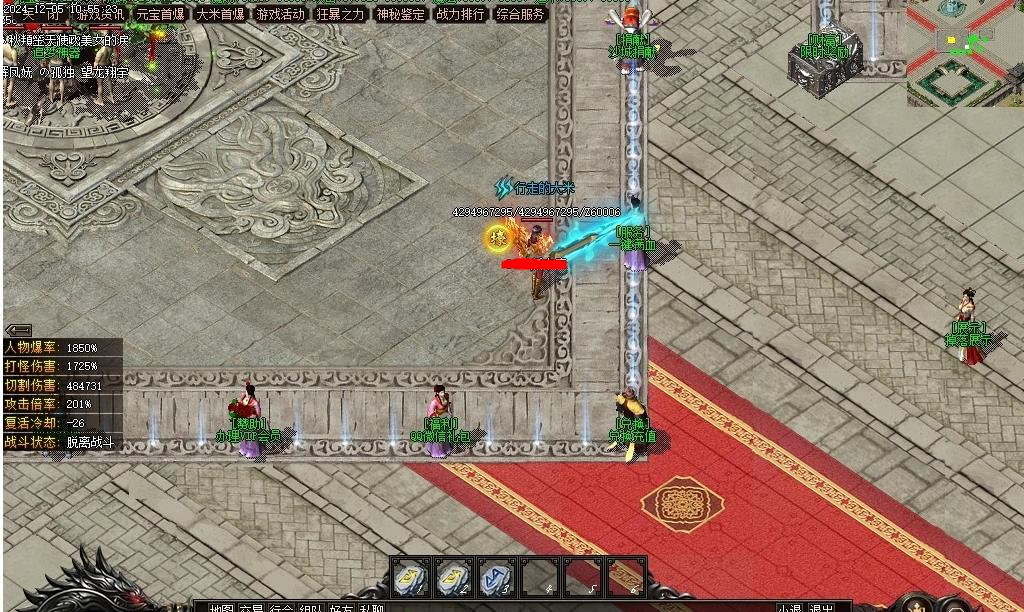Open the minimap in the top-right corner

[x=965, y=52]
